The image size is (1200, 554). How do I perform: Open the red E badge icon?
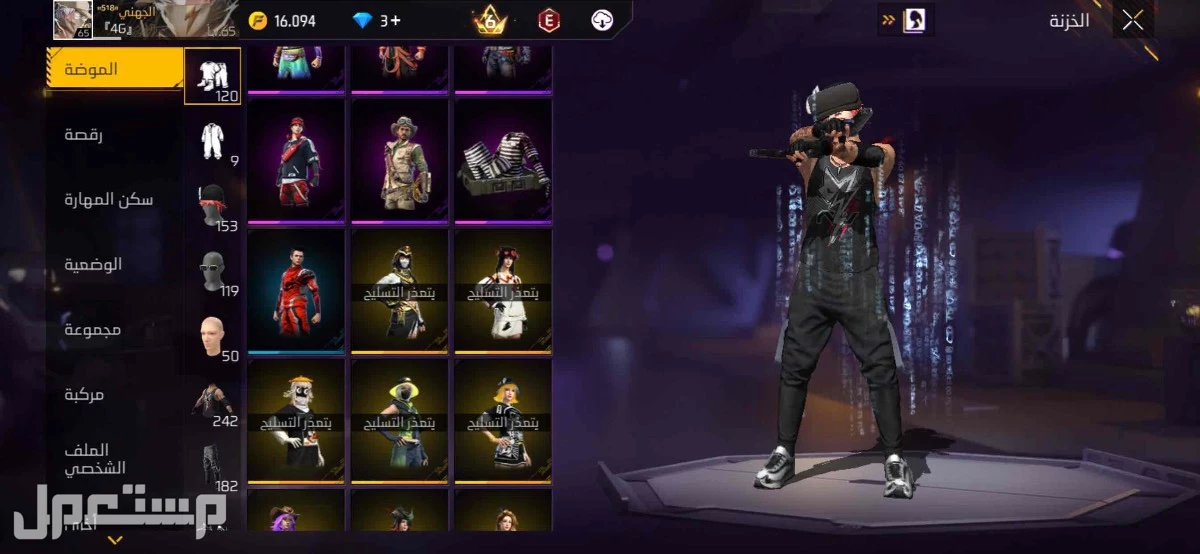(547, 21)
